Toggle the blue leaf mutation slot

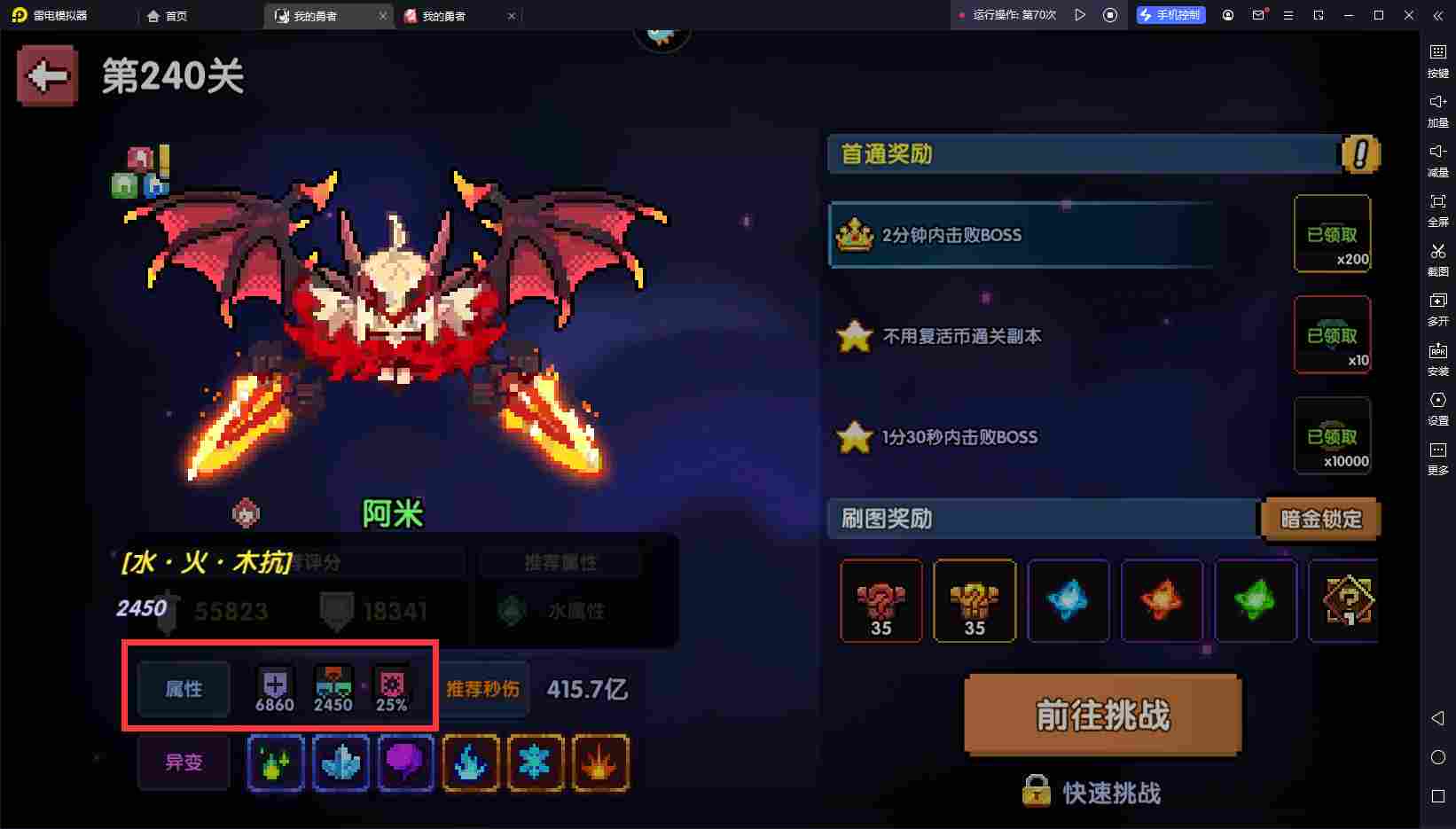pyautogui.click(x=341, y=763)
